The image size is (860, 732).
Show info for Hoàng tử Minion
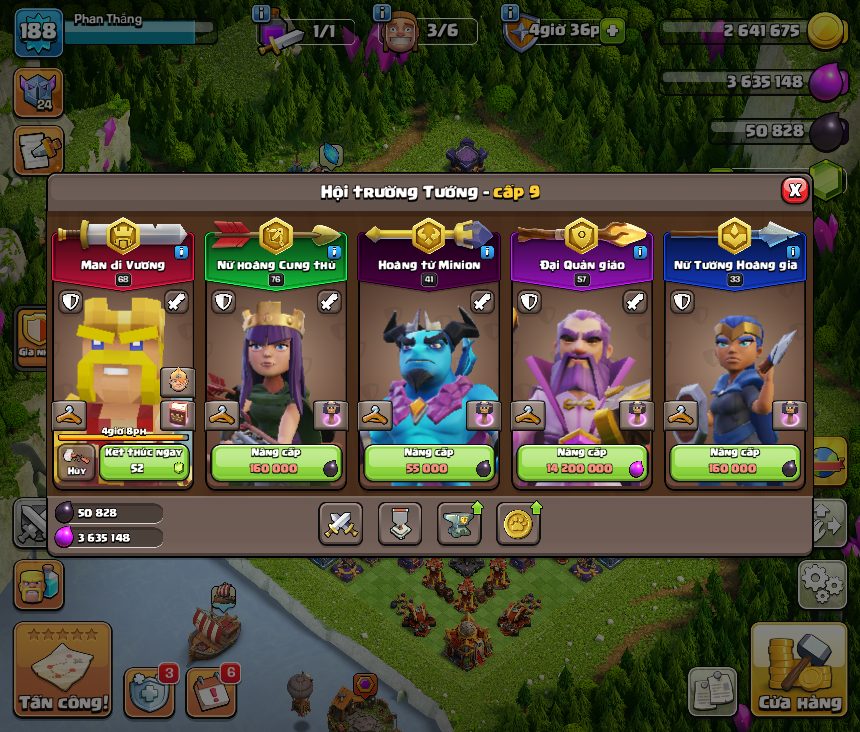coord(487,252)
